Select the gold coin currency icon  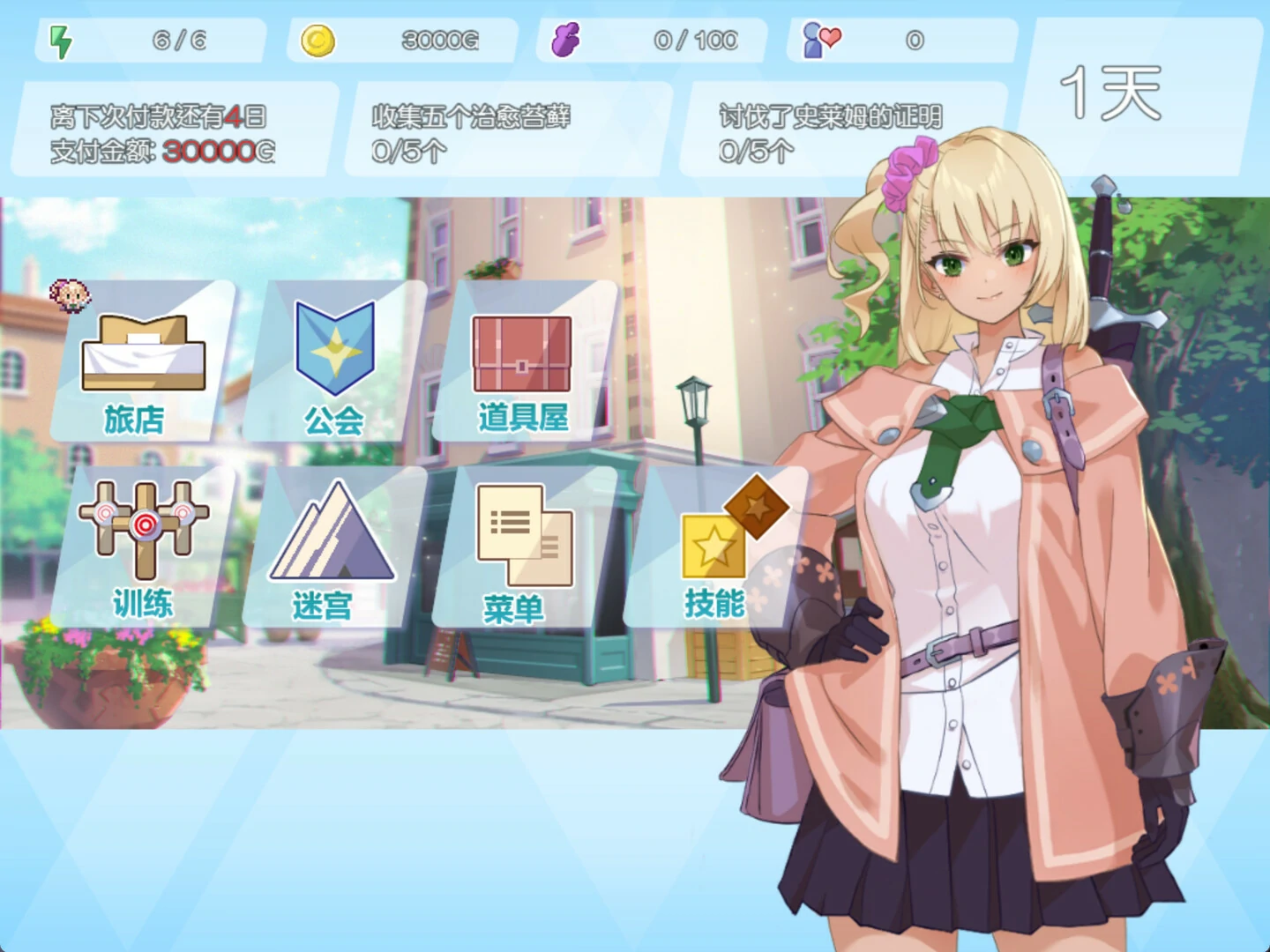point(319,37)
